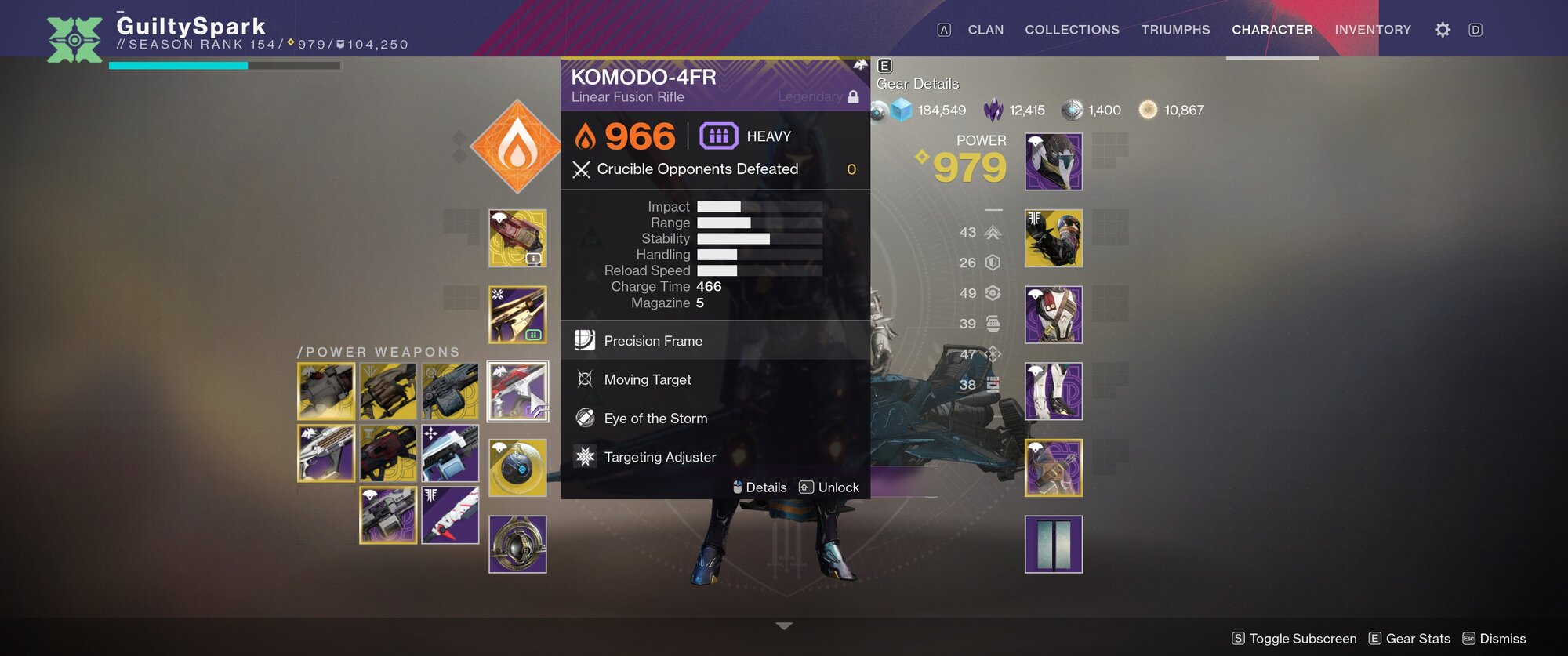Inspect the seasonal artifact slot
Image resolution: width=1568 pixels, height=656 pixels.
point(517,544)
